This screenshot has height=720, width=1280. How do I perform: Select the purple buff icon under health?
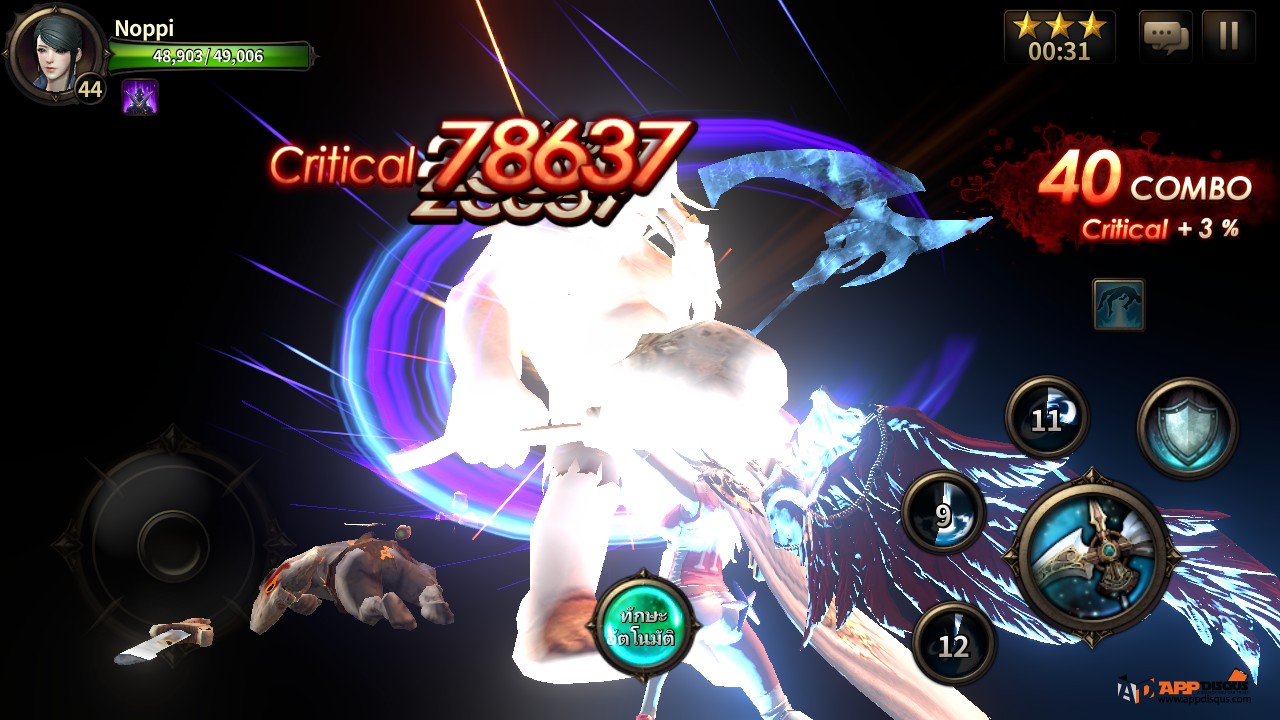click(140, 97)
